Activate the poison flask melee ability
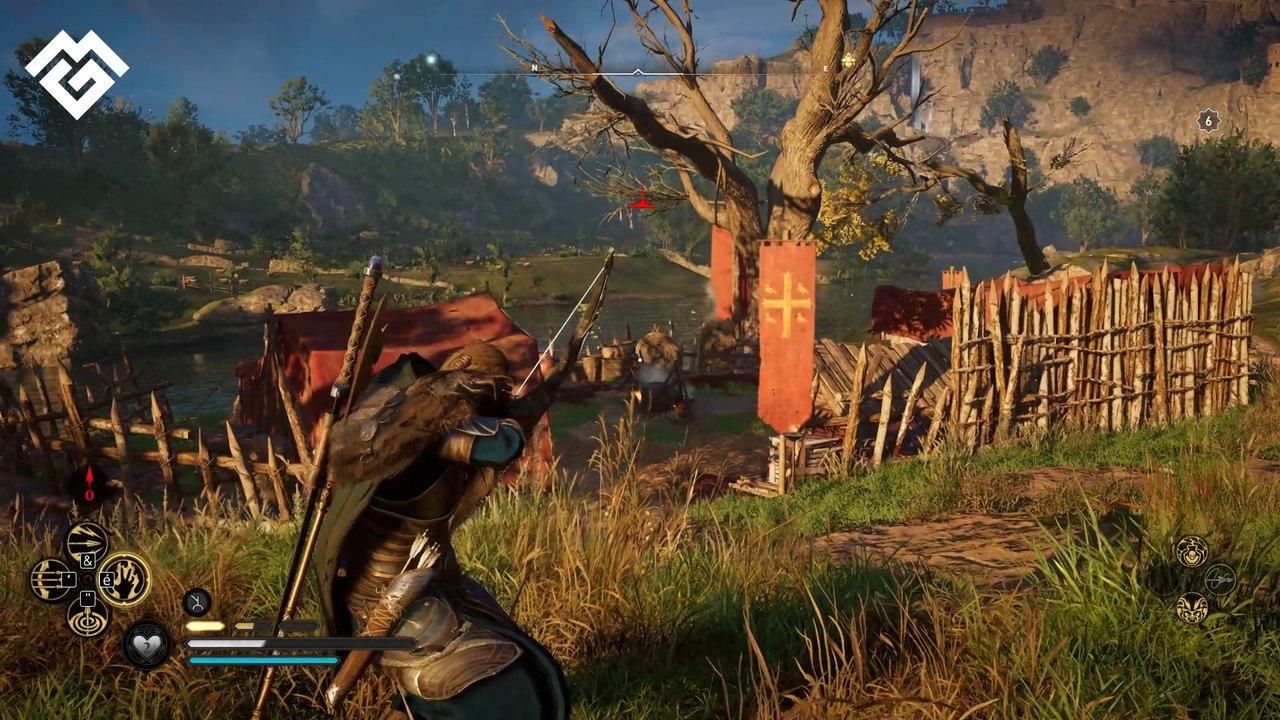The height and width of the screenshot is (720, 1280). (x=1191, y=549)
